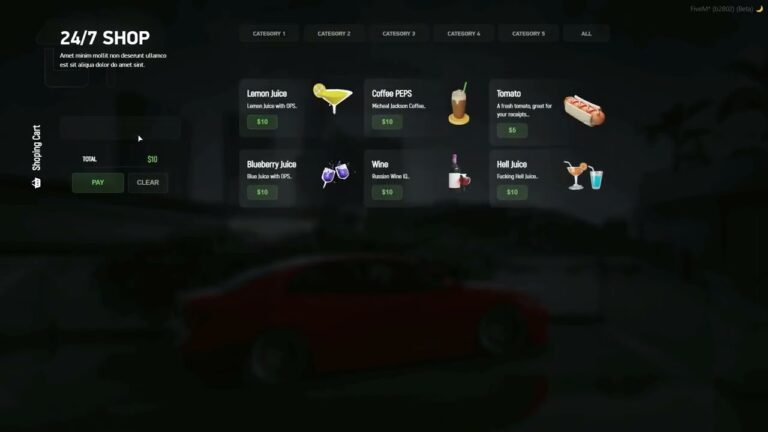The height and width of the screenshot is (432, 768).
Task: Switch to Category 5 tab
Action: (x=528, y=33)
